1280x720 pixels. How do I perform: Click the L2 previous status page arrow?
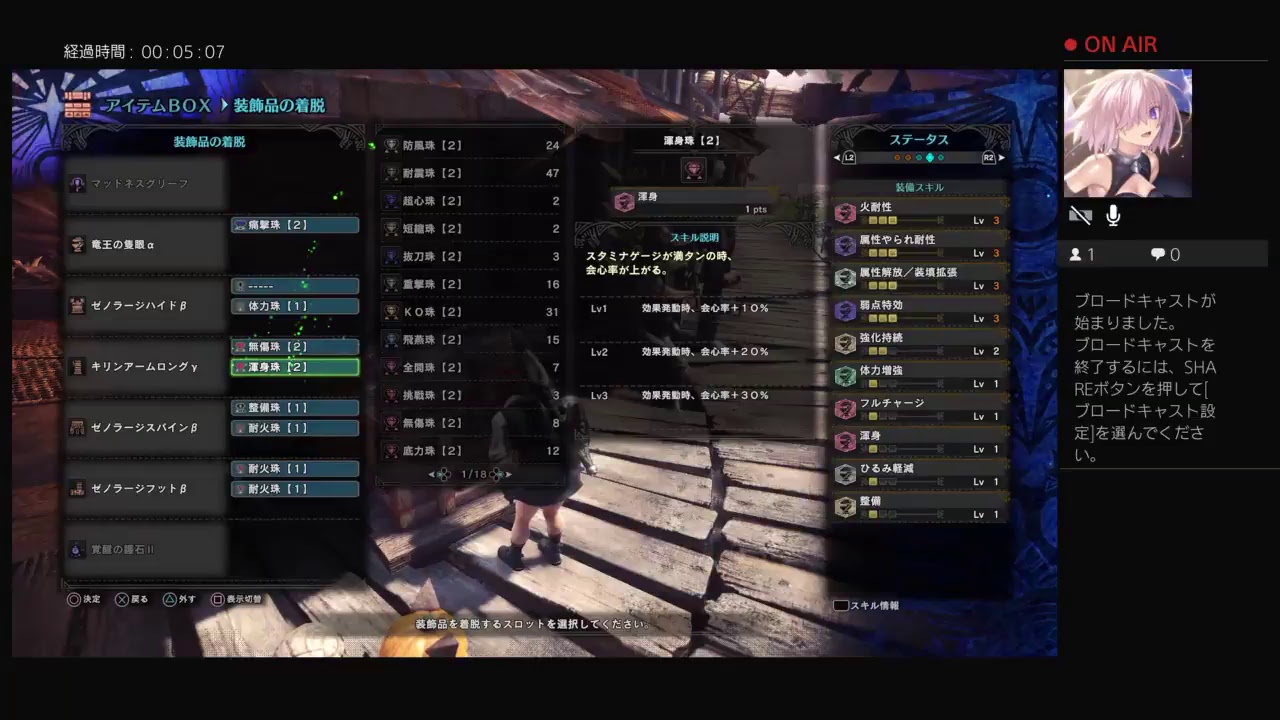click(x=849, y=157)
